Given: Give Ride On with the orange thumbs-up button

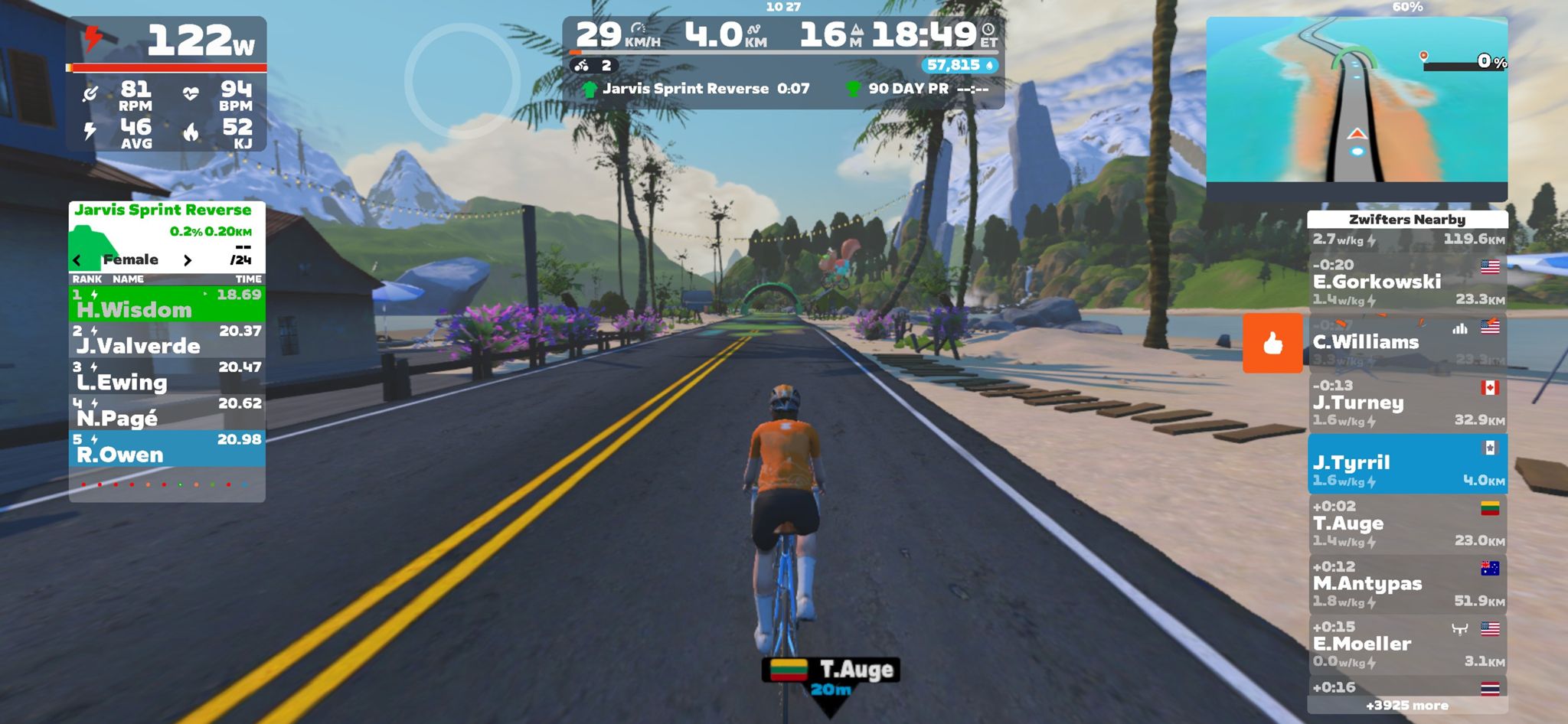Looking at the screenshot, I should tap(1272, 343).
